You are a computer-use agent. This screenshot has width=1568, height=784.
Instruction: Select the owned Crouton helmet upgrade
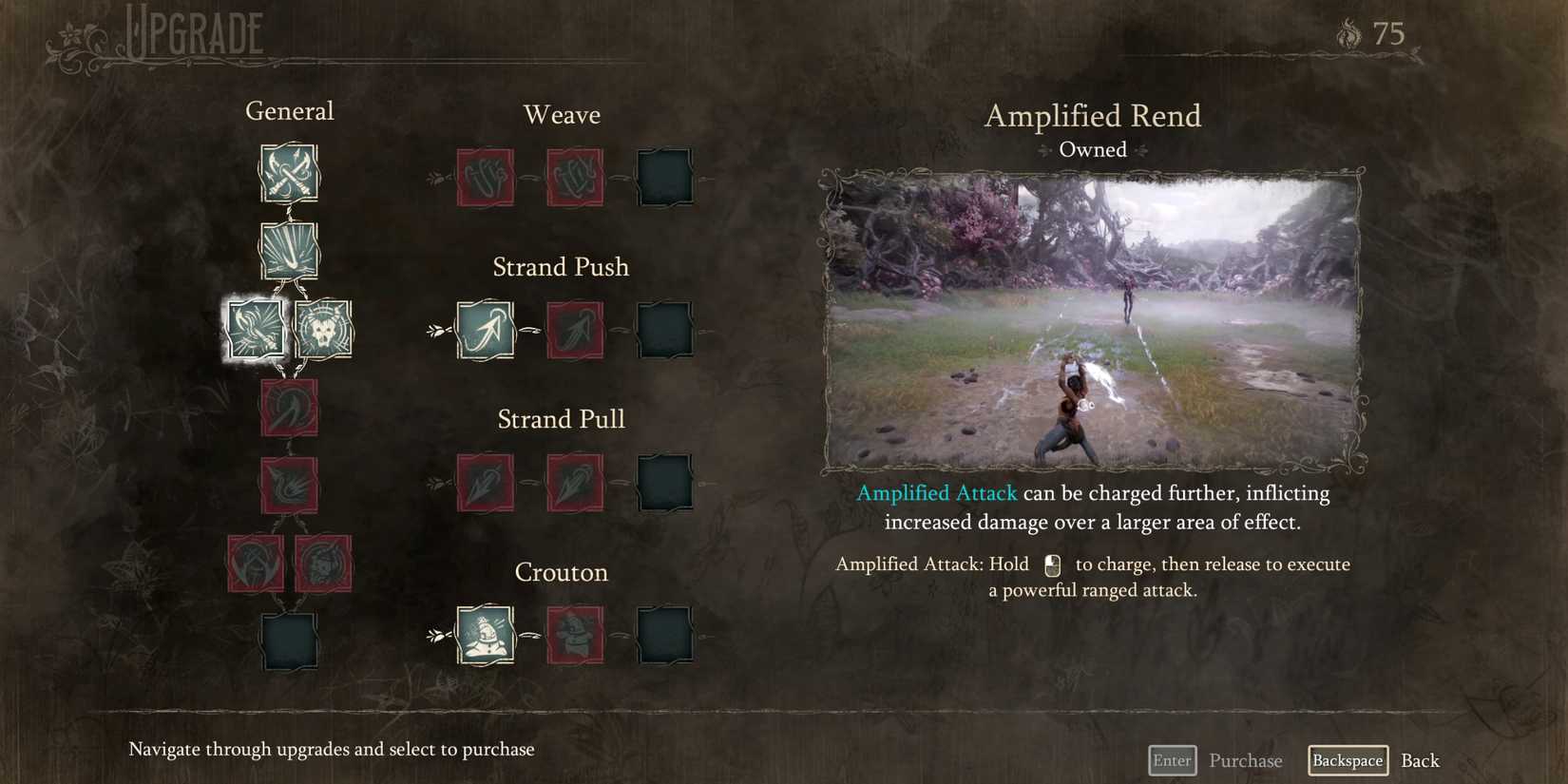point(485,635)
